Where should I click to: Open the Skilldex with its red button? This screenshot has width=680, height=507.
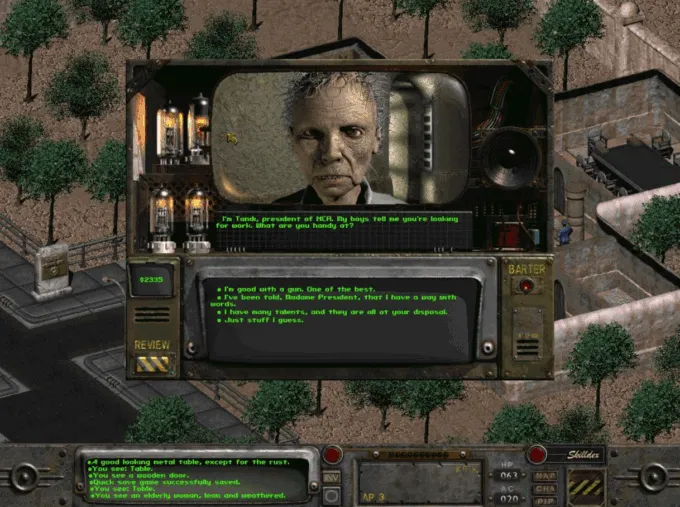click(537, 454)
